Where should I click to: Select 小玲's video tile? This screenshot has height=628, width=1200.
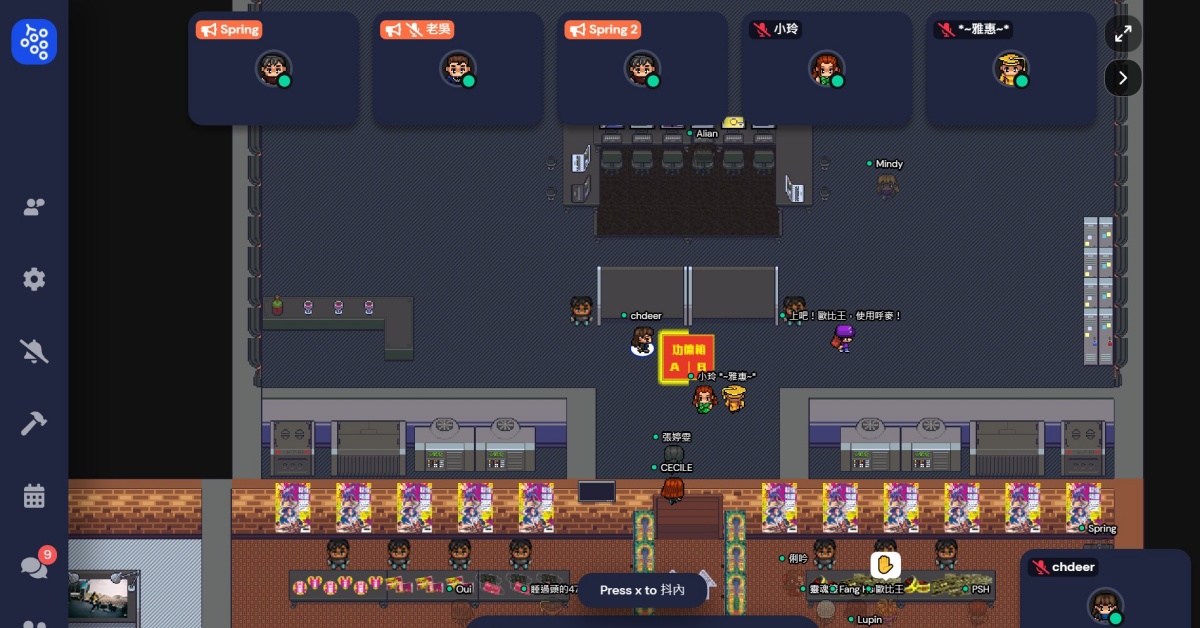(x=826, y=68)
